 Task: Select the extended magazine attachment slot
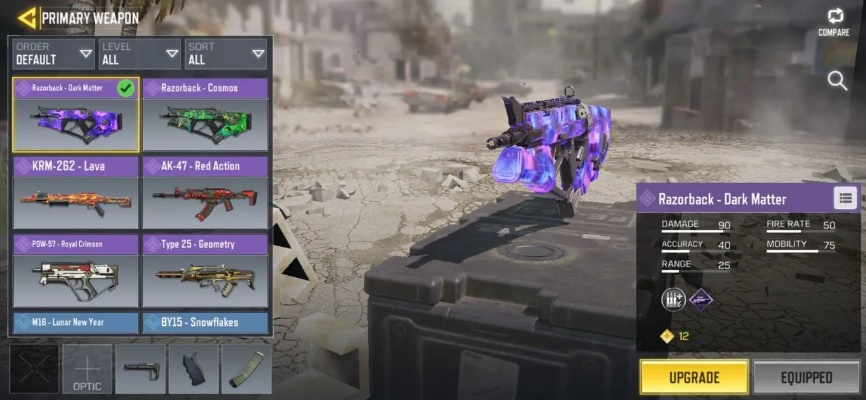coord(246,370)
